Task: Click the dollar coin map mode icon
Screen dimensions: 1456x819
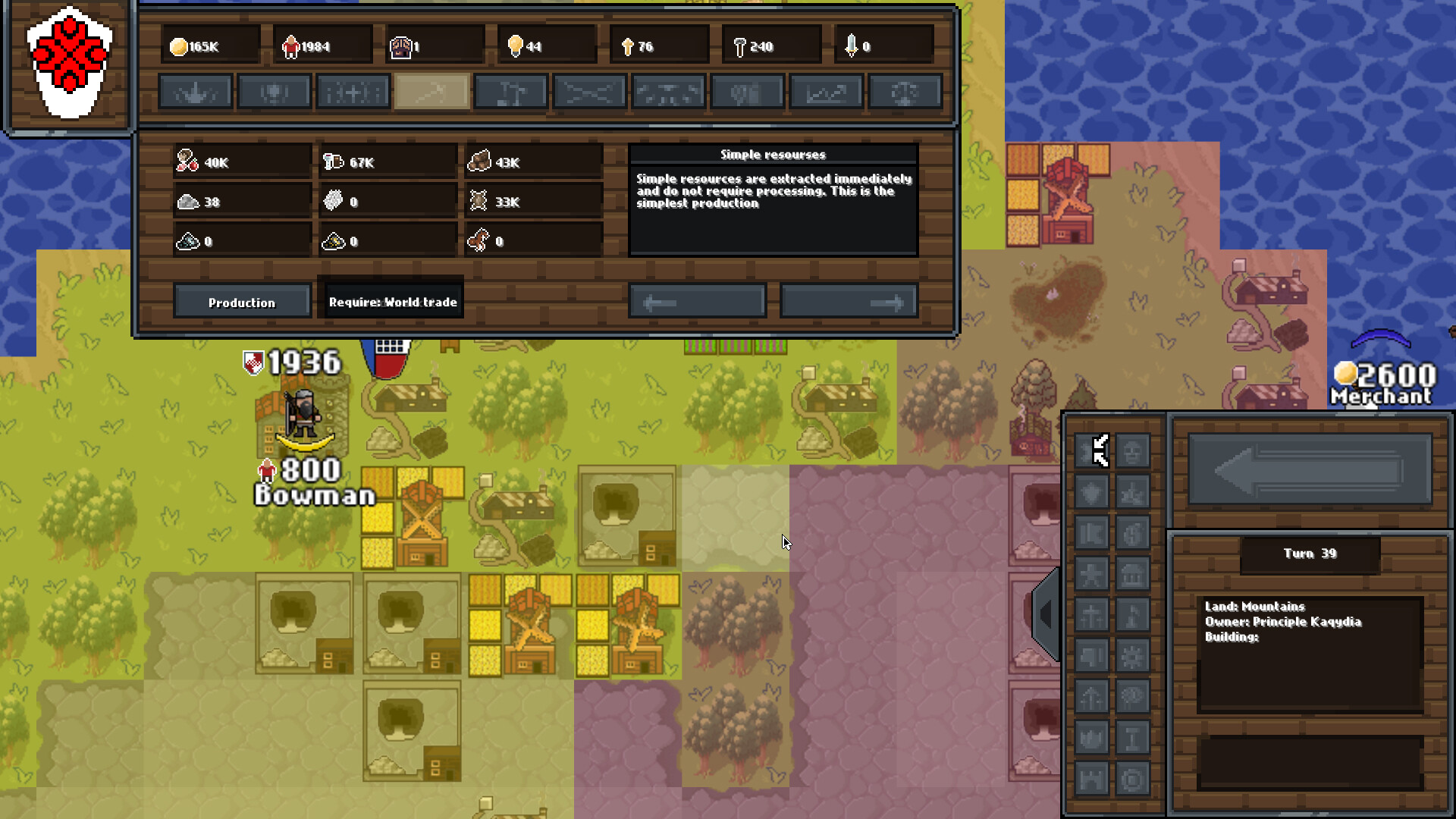Action: 1132,534
